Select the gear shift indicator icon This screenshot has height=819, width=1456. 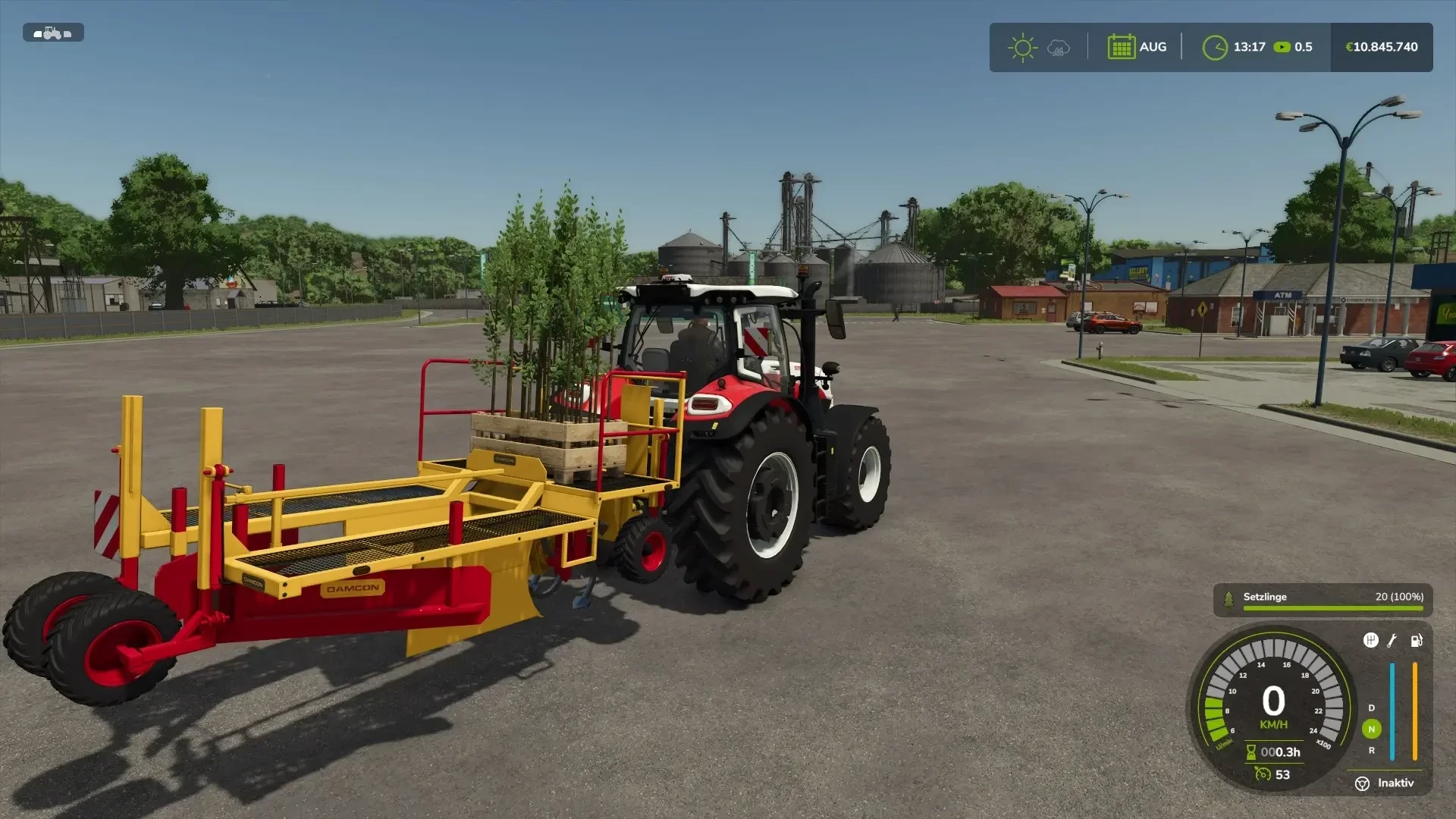1370,641
